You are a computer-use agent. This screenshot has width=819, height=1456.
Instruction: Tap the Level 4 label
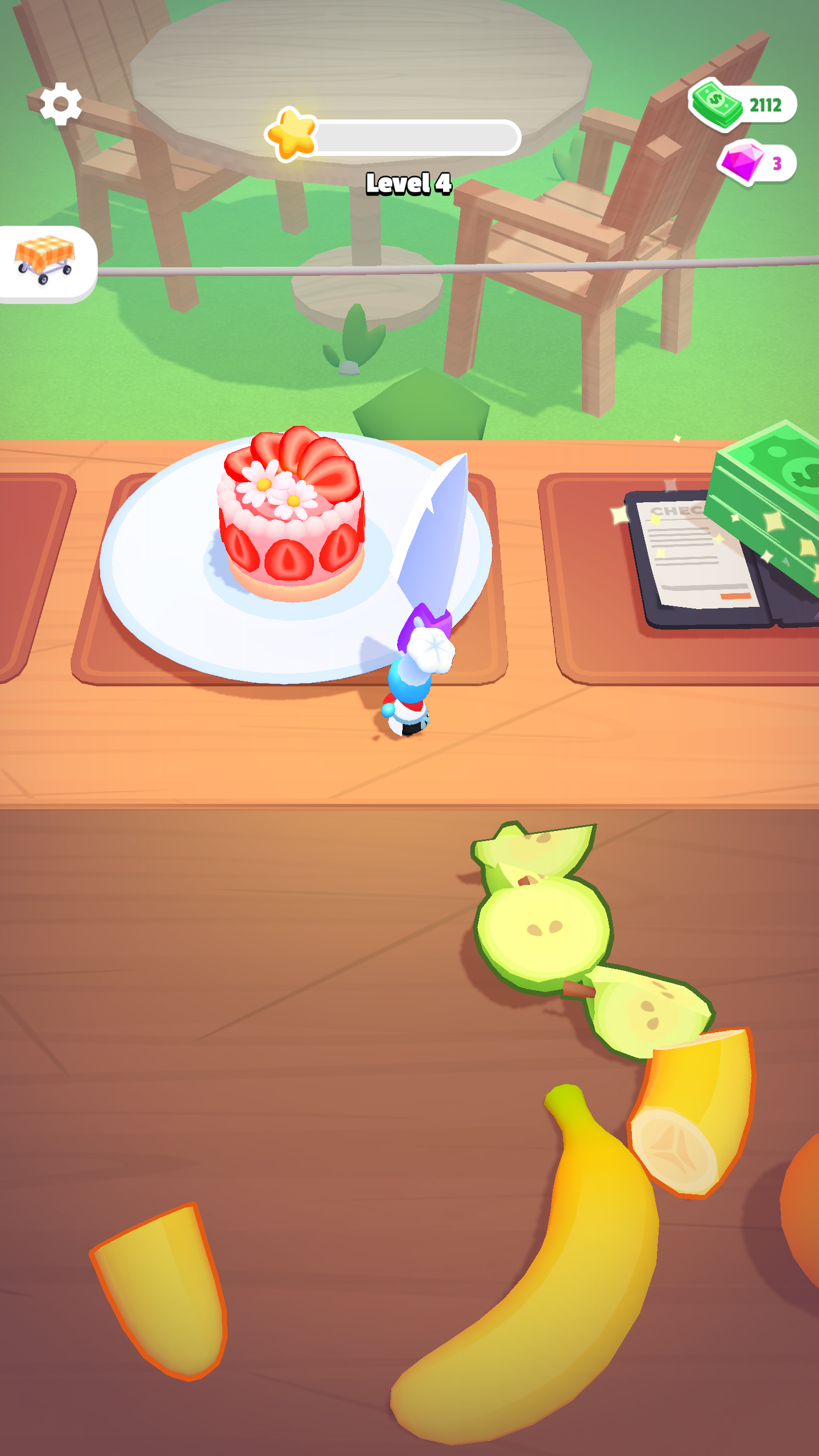coord(408,183)
